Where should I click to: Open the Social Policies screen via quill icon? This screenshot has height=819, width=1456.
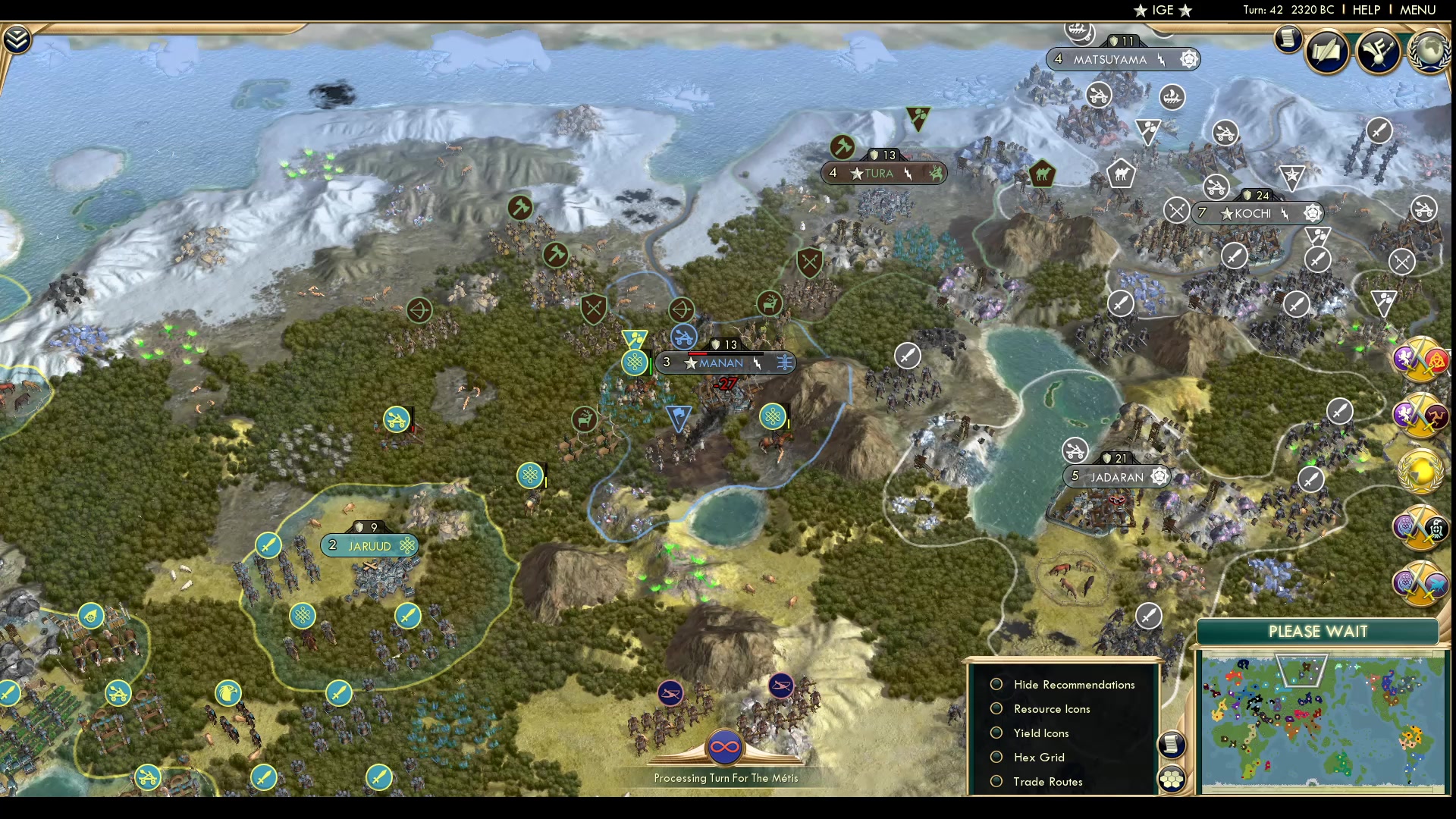tap(1328, 50)
